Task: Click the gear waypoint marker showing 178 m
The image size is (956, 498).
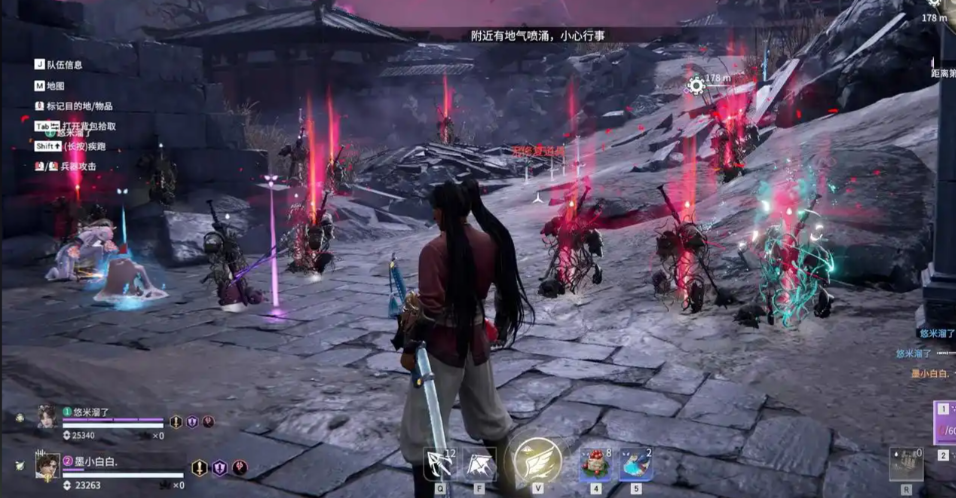Action: [x=696, y=86]
